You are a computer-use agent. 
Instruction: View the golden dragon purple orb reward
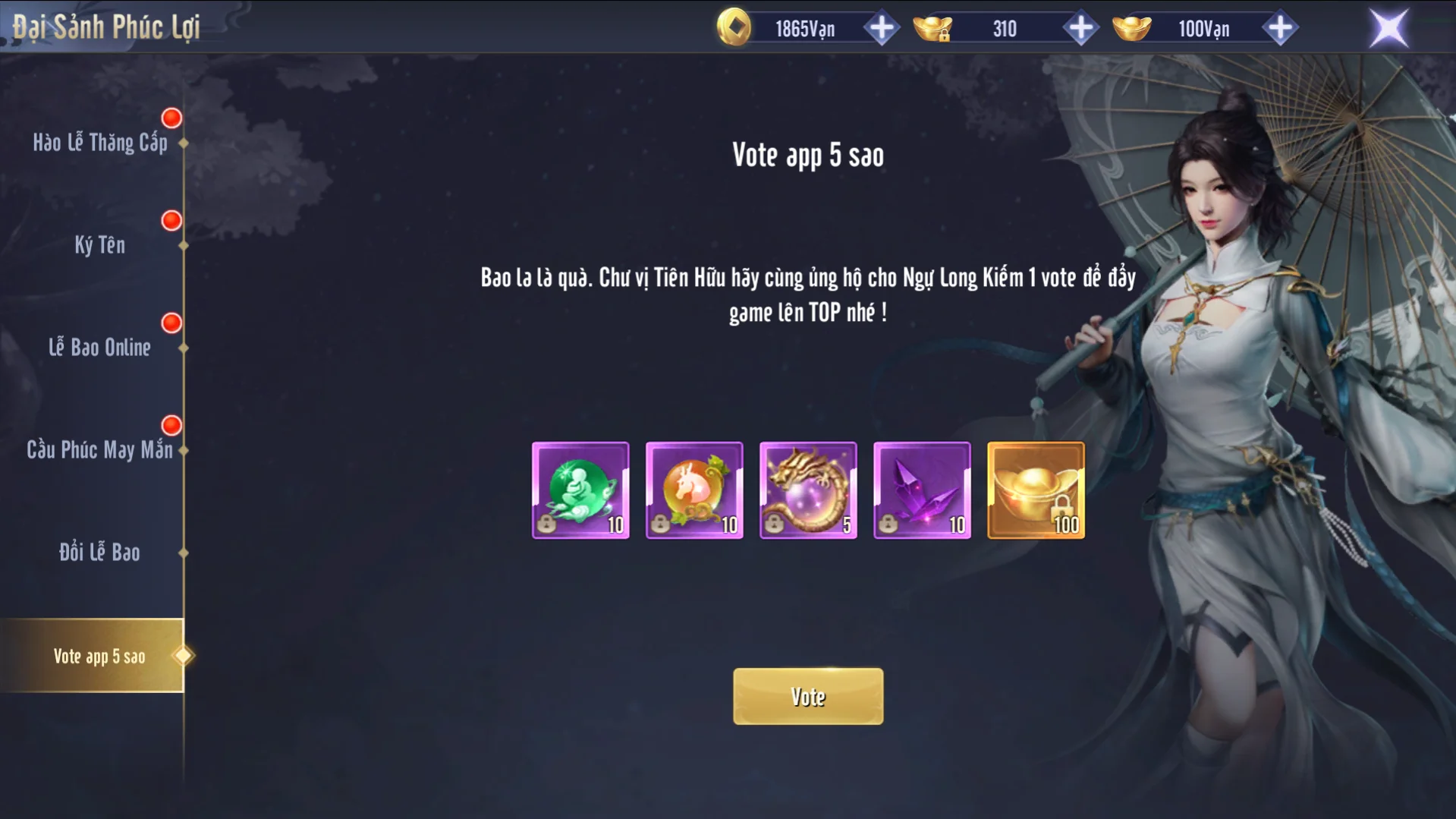coord(808,490)
